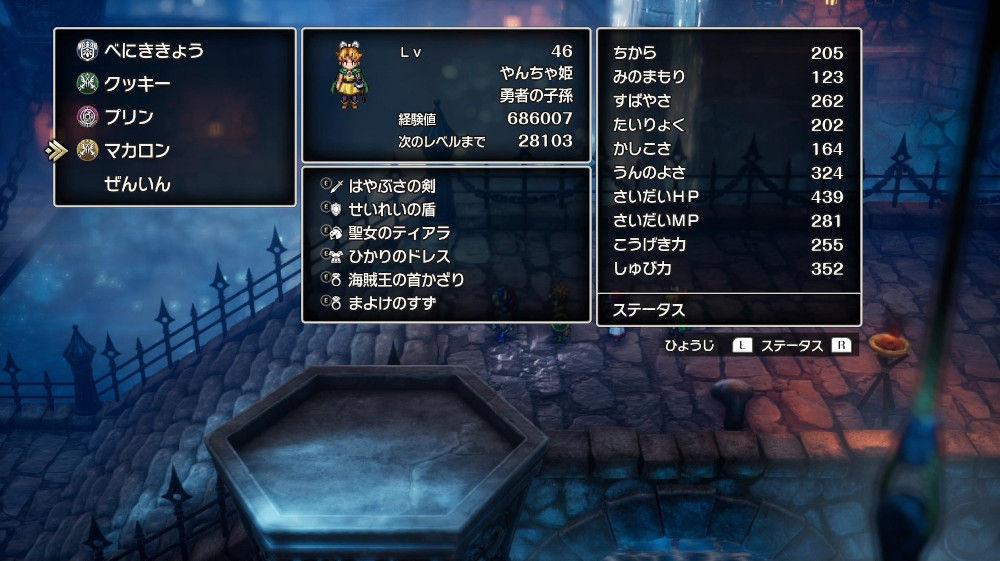
Task: Select the 海賊王の首かざり accessory
Action: tap(406, 279)
